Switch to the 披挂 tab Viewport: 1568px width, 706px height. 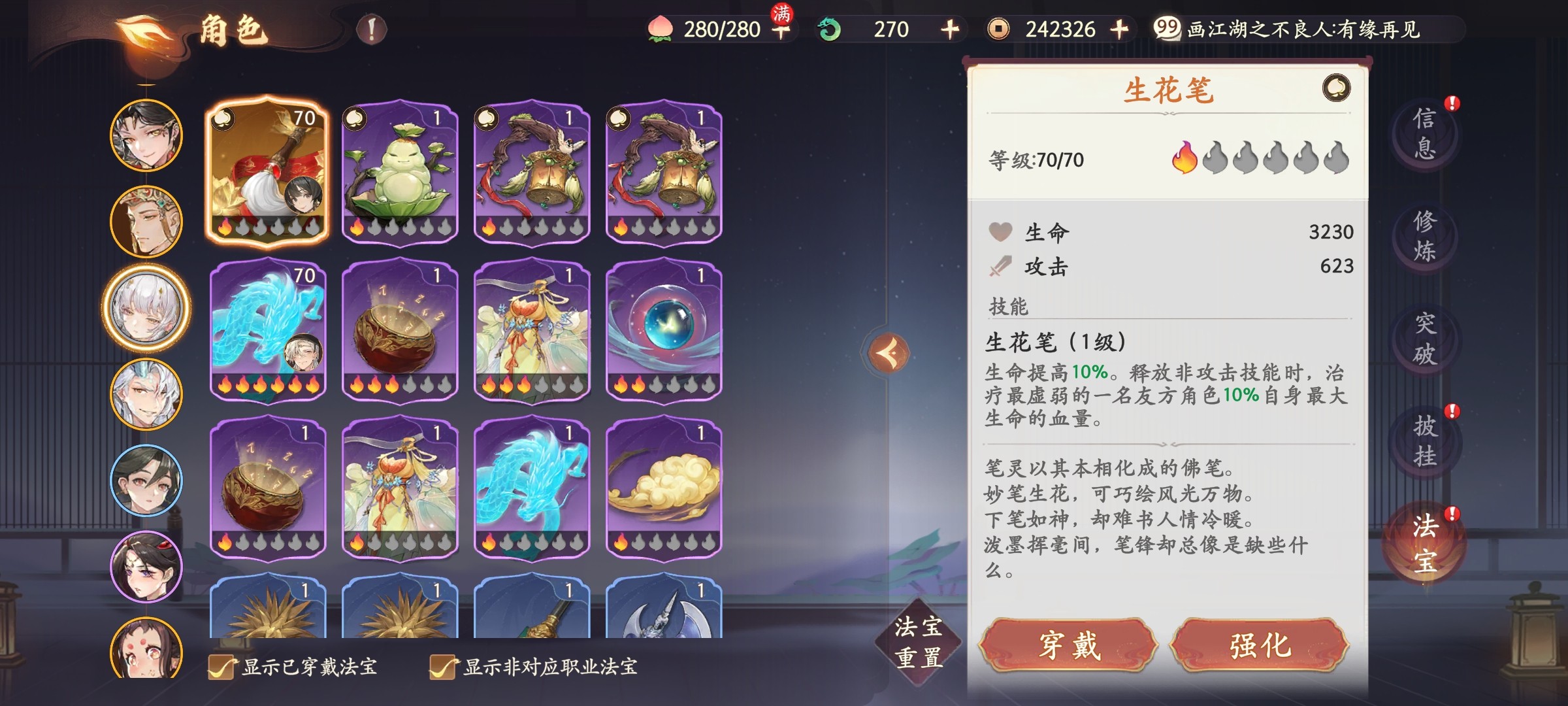[x=1424, y=441]
